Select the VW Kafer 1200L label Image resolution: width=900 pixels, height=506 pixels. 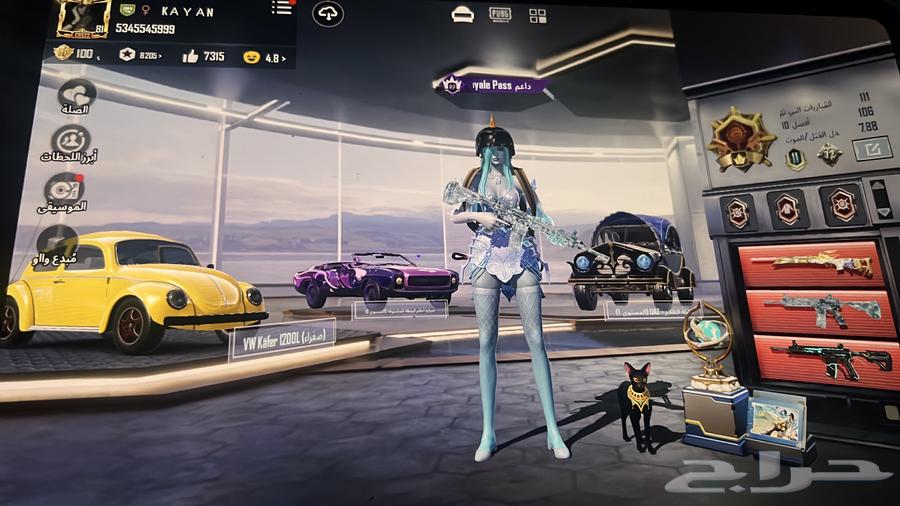[x=282, y=341]
